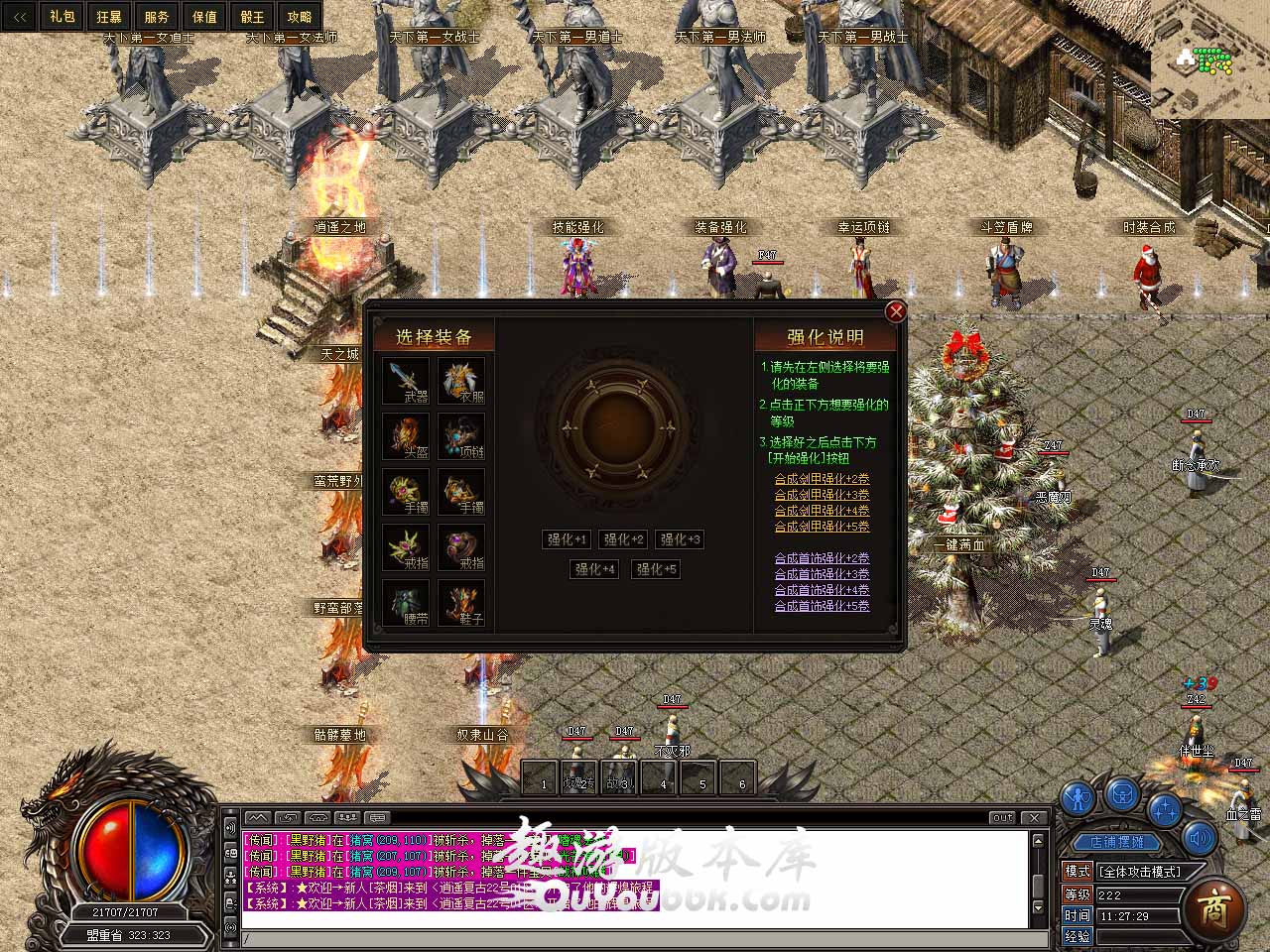
Task: Open the 攻略 guide menu
Action: 299,17
